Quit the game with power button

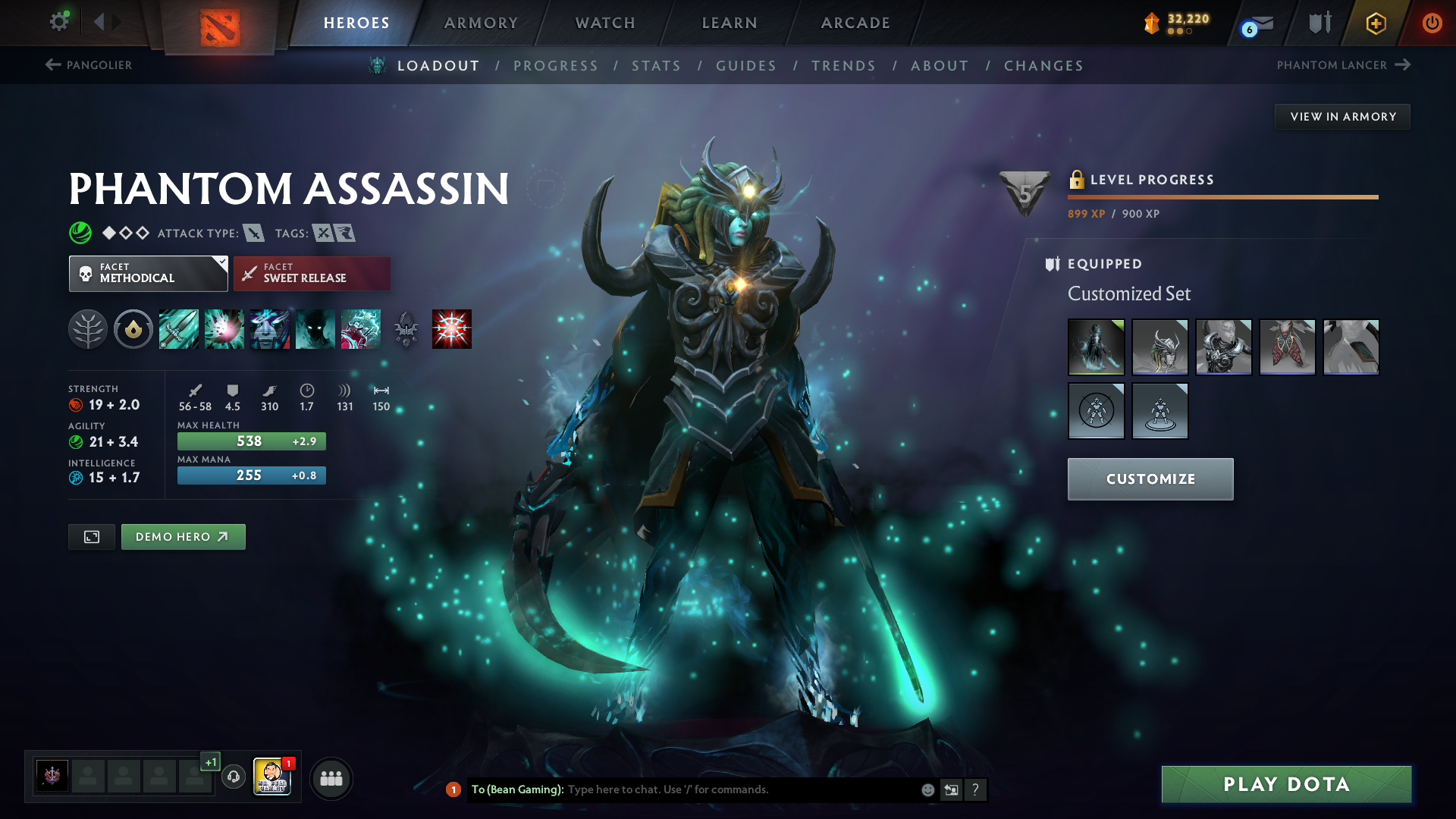click(x=1432, y=23)
